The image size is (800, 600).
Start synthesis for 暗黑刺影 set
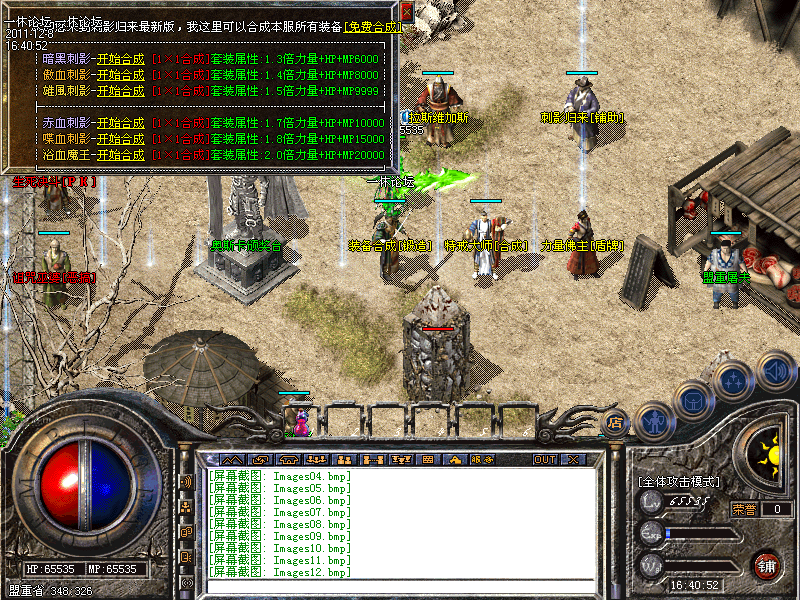[x=120, y=59]
